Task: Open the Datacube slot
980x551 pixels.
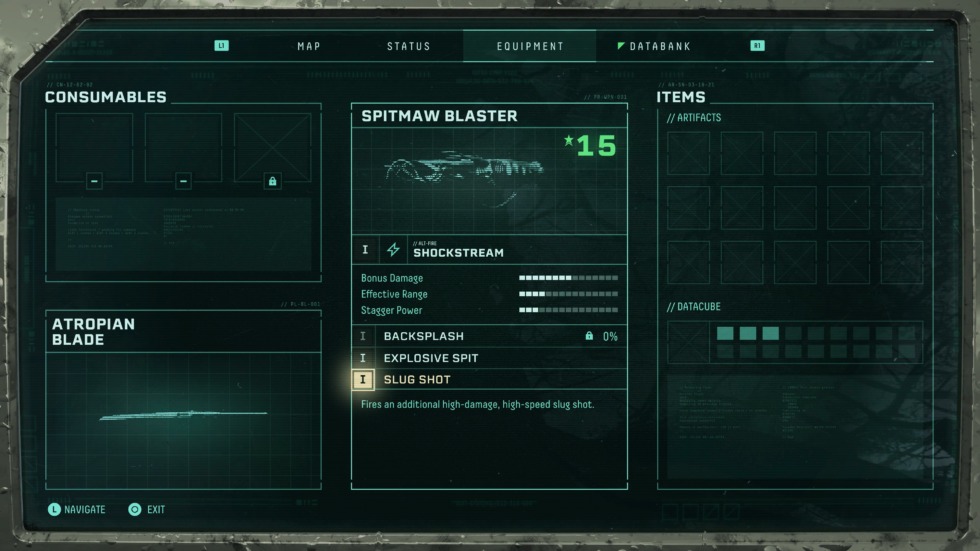Action: point(688,342)
